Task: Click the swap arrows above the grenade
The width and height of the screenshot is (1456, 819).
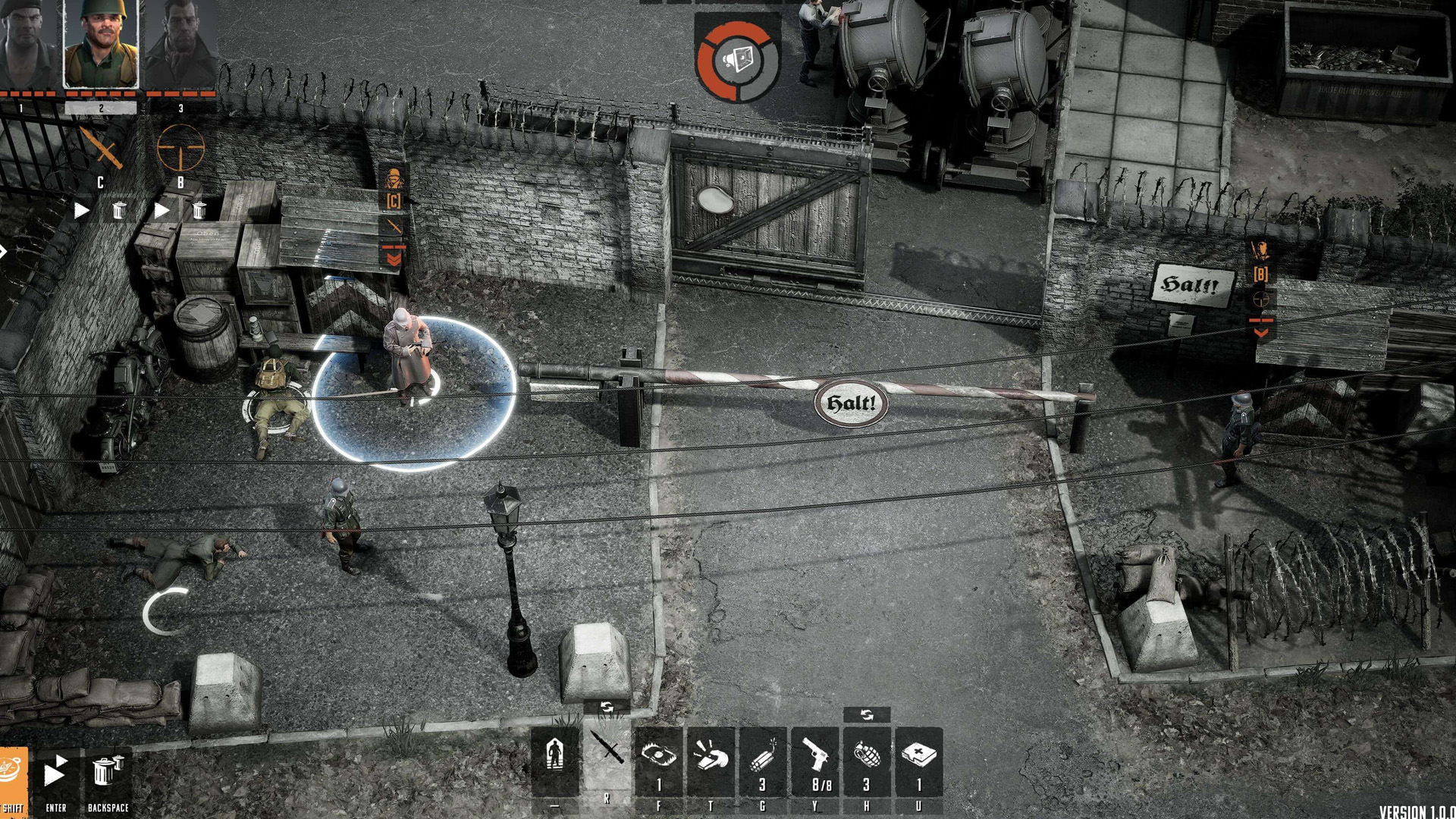Action: tap(867, 714)
